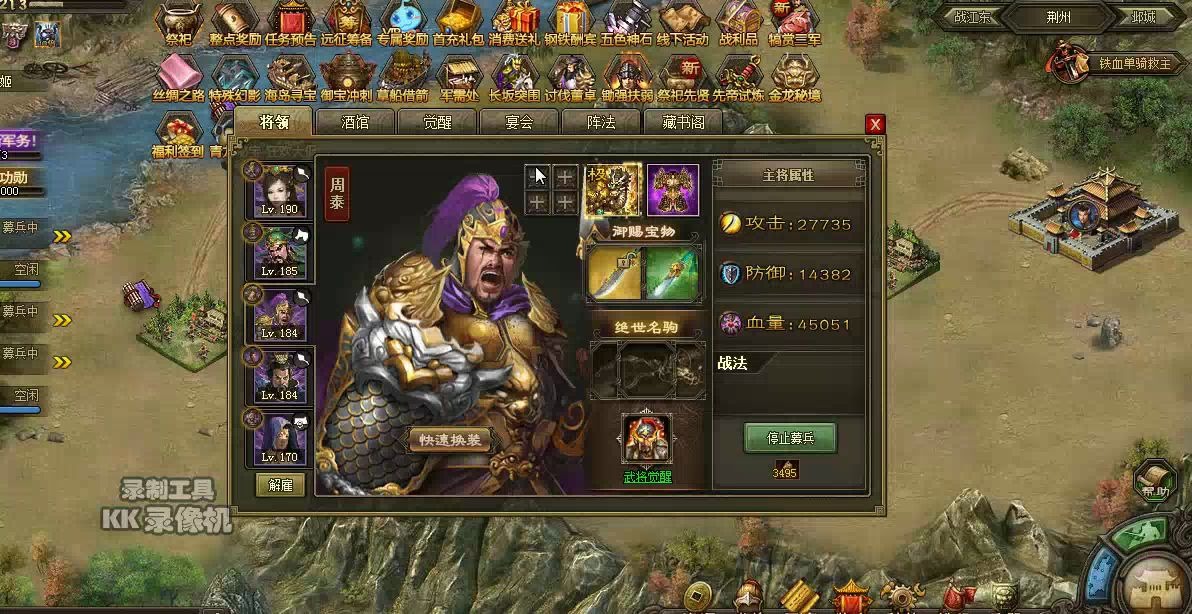Select the Lv. 190 female general portrait
The image size is (1192, 614).
click(280, 192)
